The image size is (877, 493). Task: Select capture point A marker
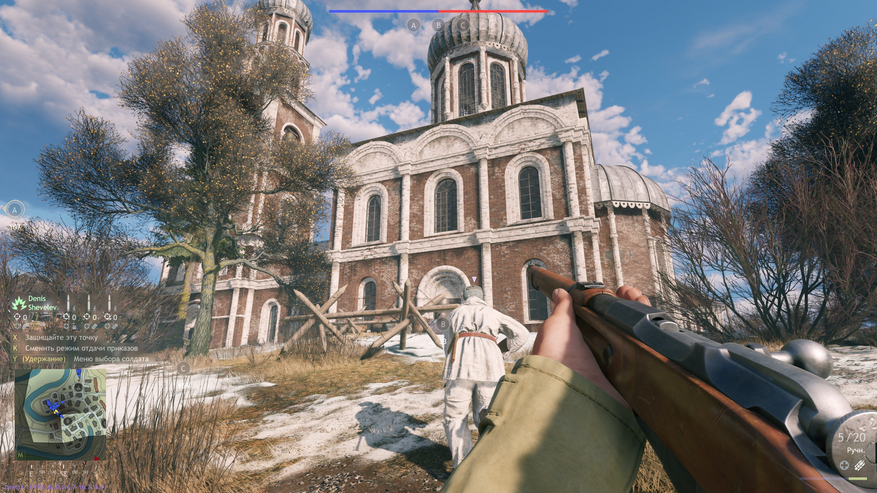pyautogui.click(x=414, y=24)
